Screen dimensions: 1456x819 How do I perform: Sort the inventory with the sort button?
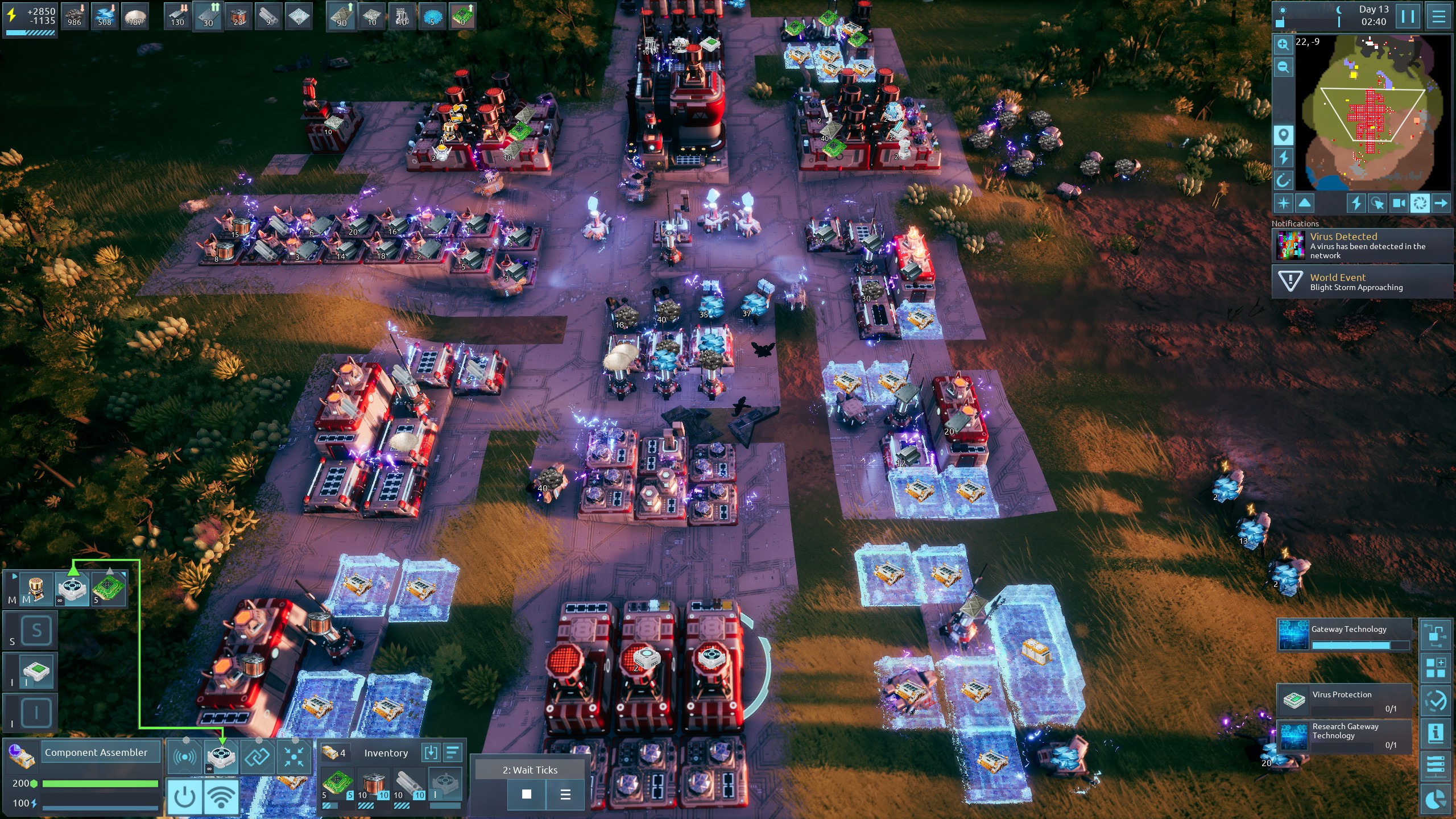point(453,753)
